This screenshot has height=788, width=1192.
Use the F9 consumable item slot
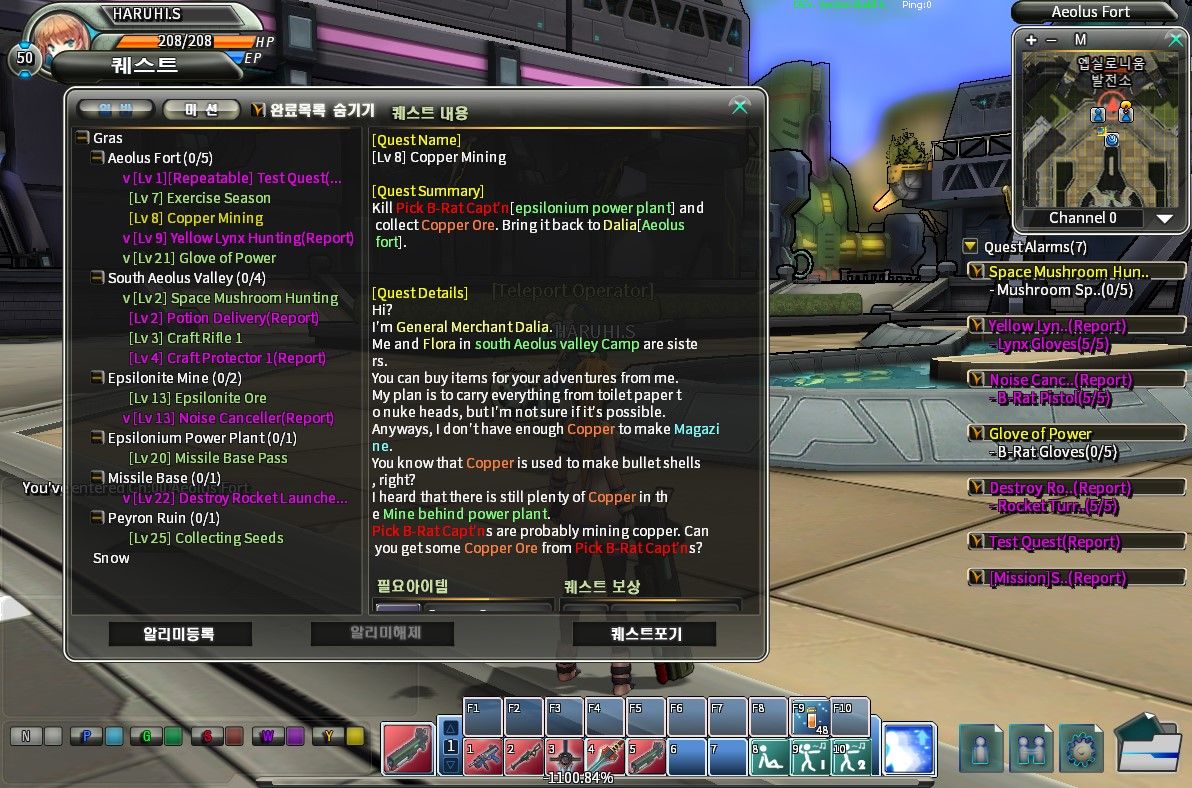[x=809, y=716]
